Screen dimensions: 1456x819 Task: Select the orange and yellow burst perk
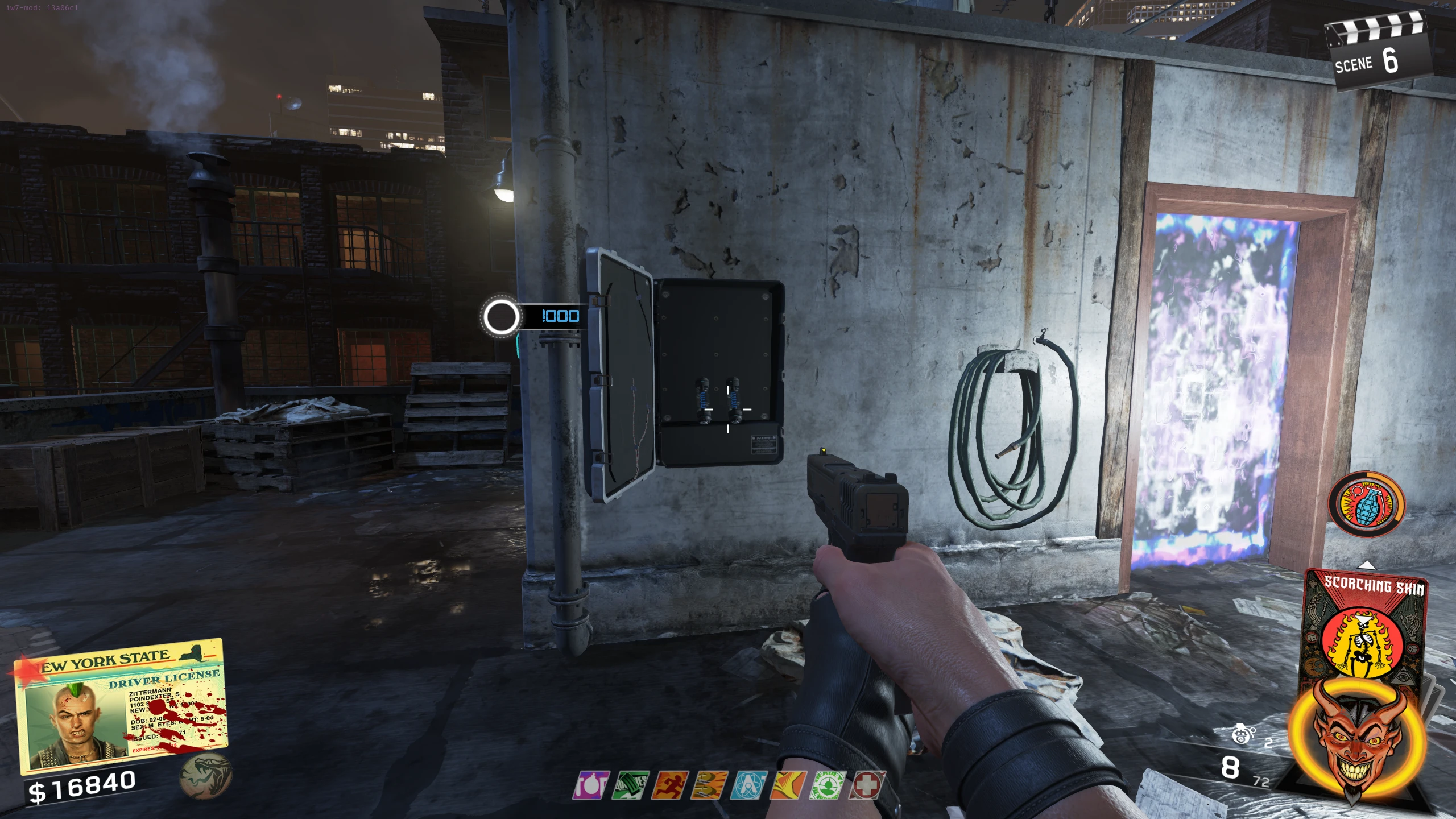click(788, 785)
